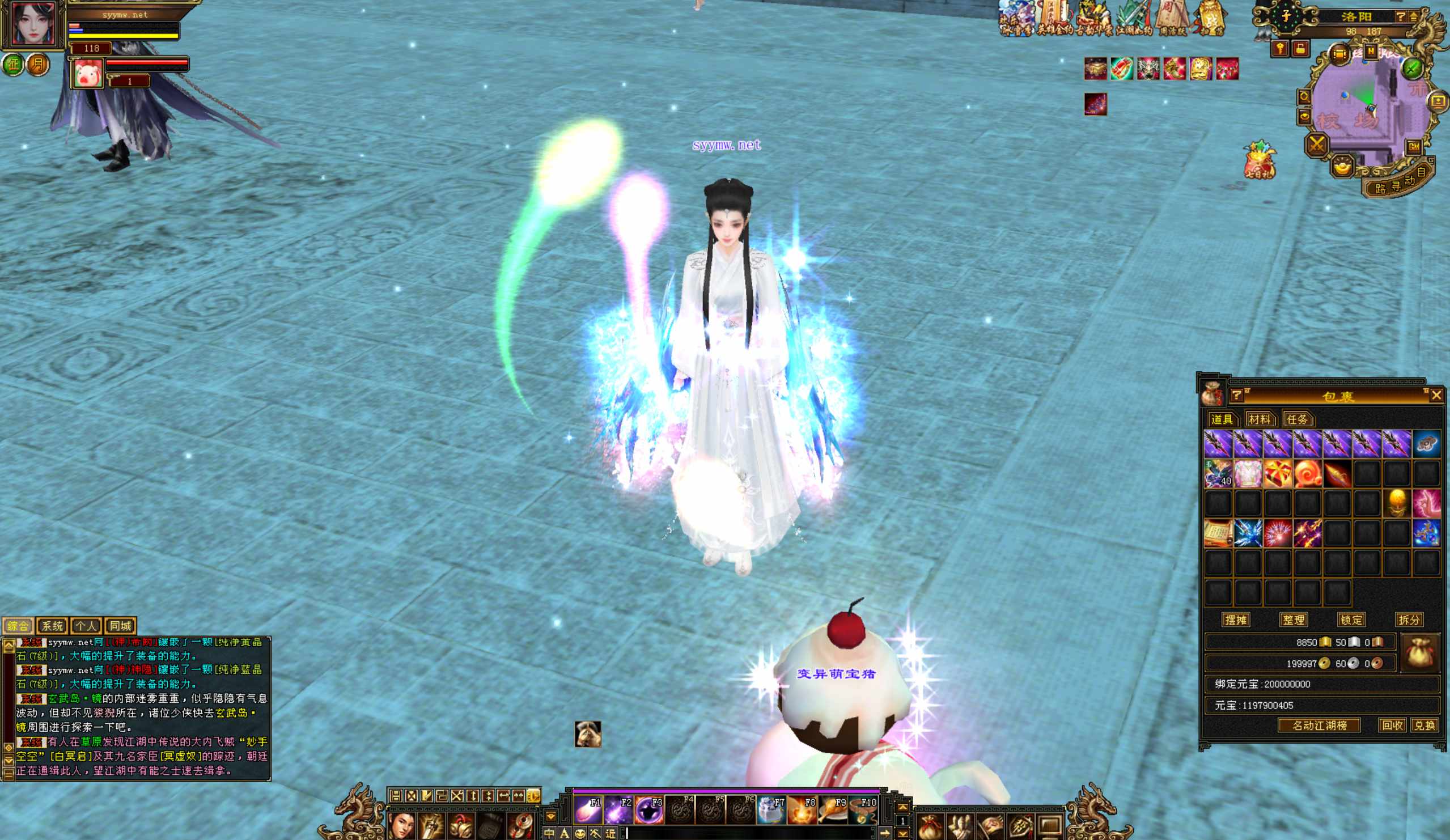This screenshot has height=840, width=1450.
Task: Open the 同城 chat tab
Action: click(120, 626)
